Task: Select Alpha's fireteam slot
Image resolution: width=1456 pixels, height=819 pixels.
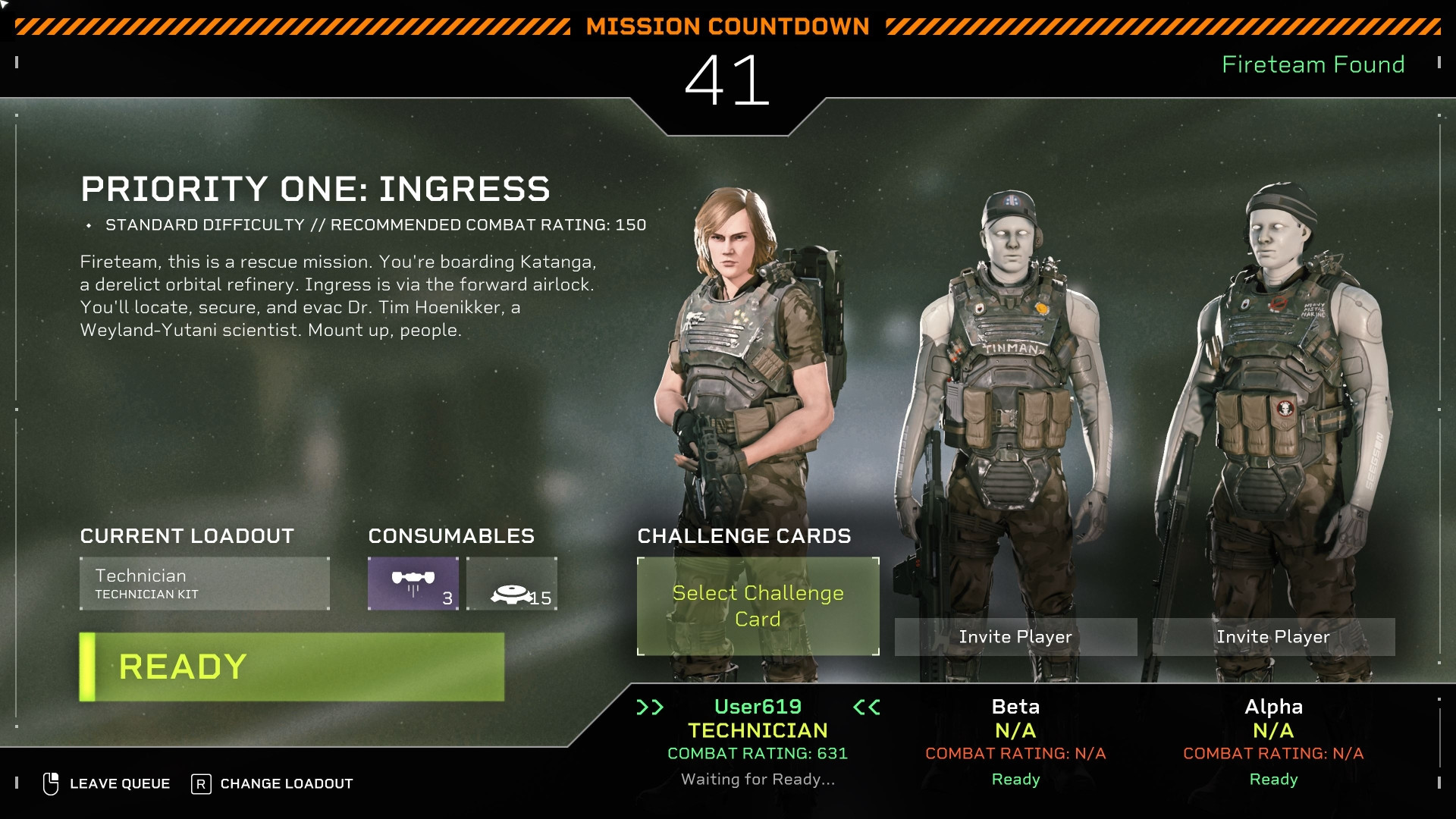Action: tap(1274, 707)
